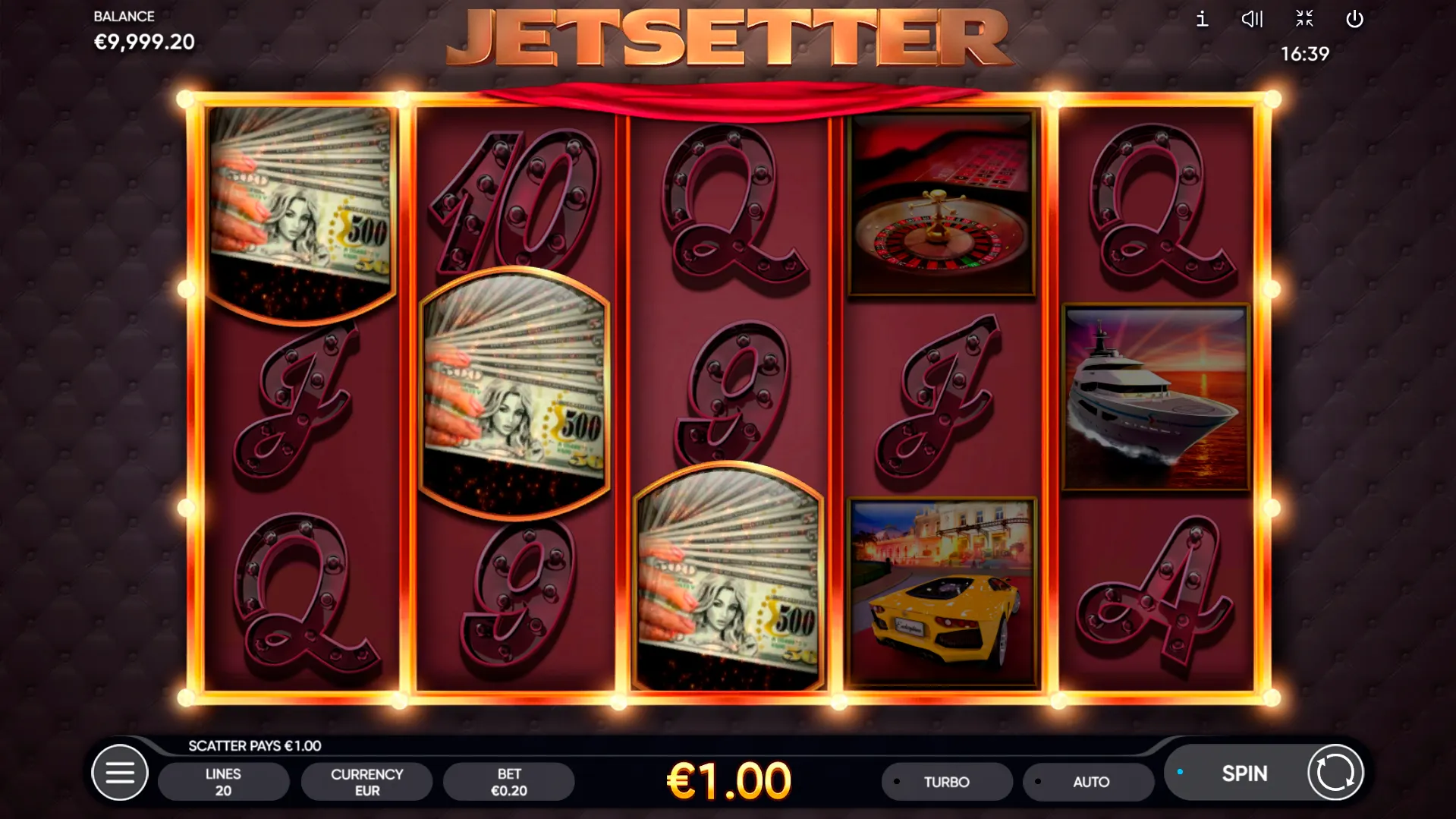Enable Turbo mode

pos(947,781)
